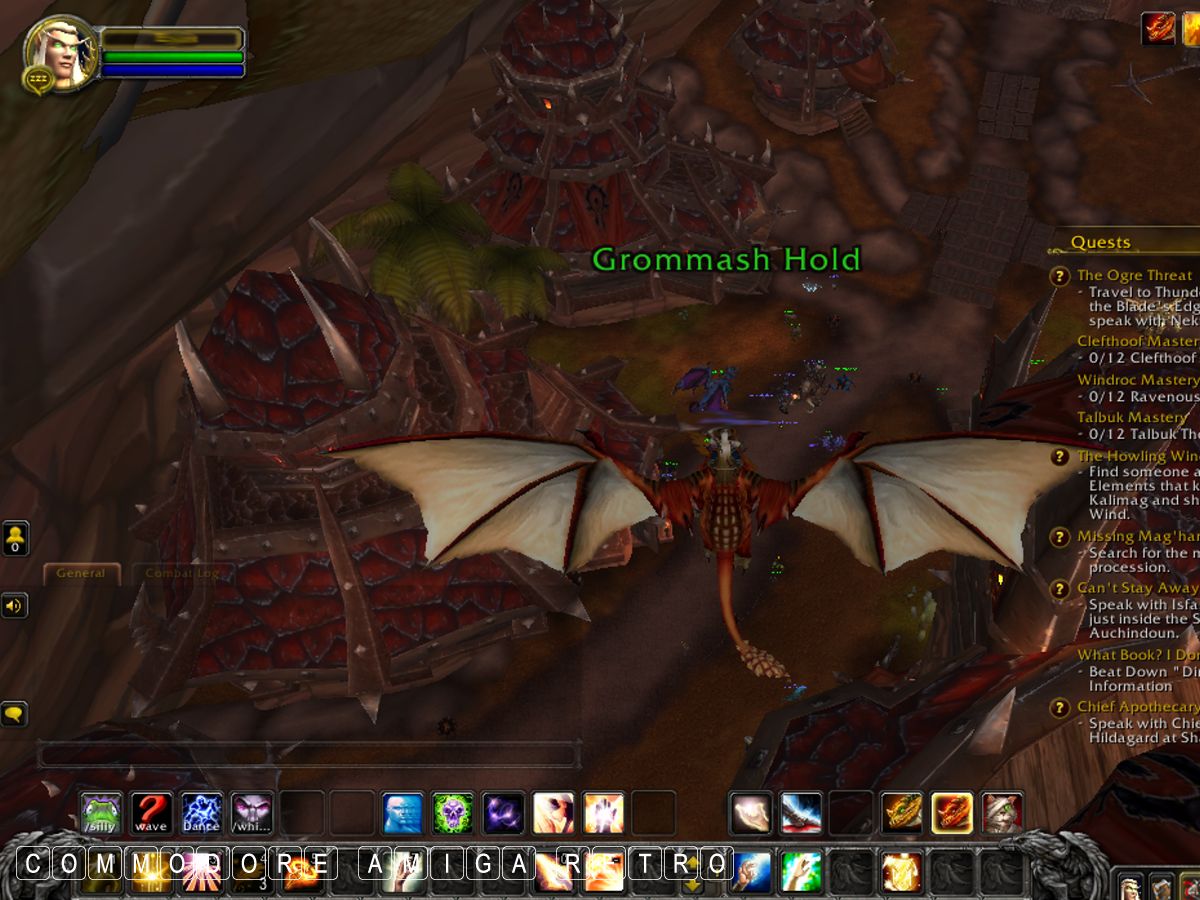Use the blue face ability icon
Viewport: 1200px width, 900px height.
403,812
